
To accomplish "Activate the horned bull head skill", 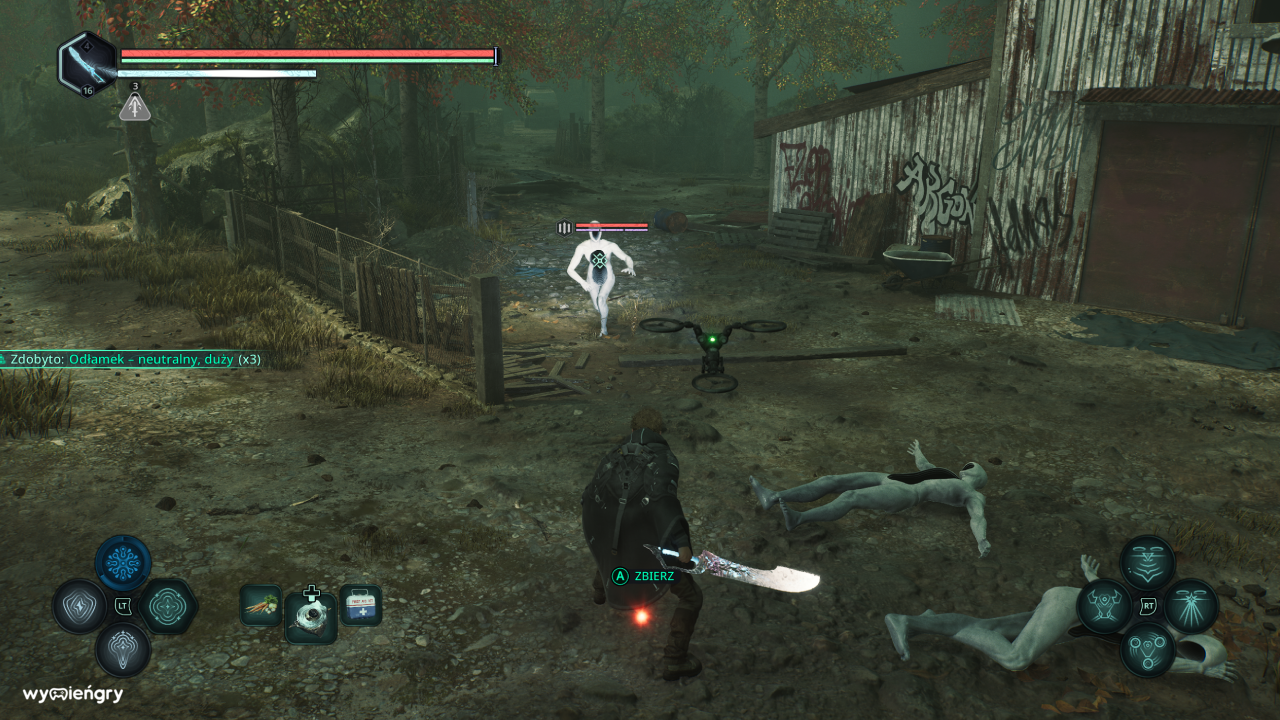I will (1104, 606).
